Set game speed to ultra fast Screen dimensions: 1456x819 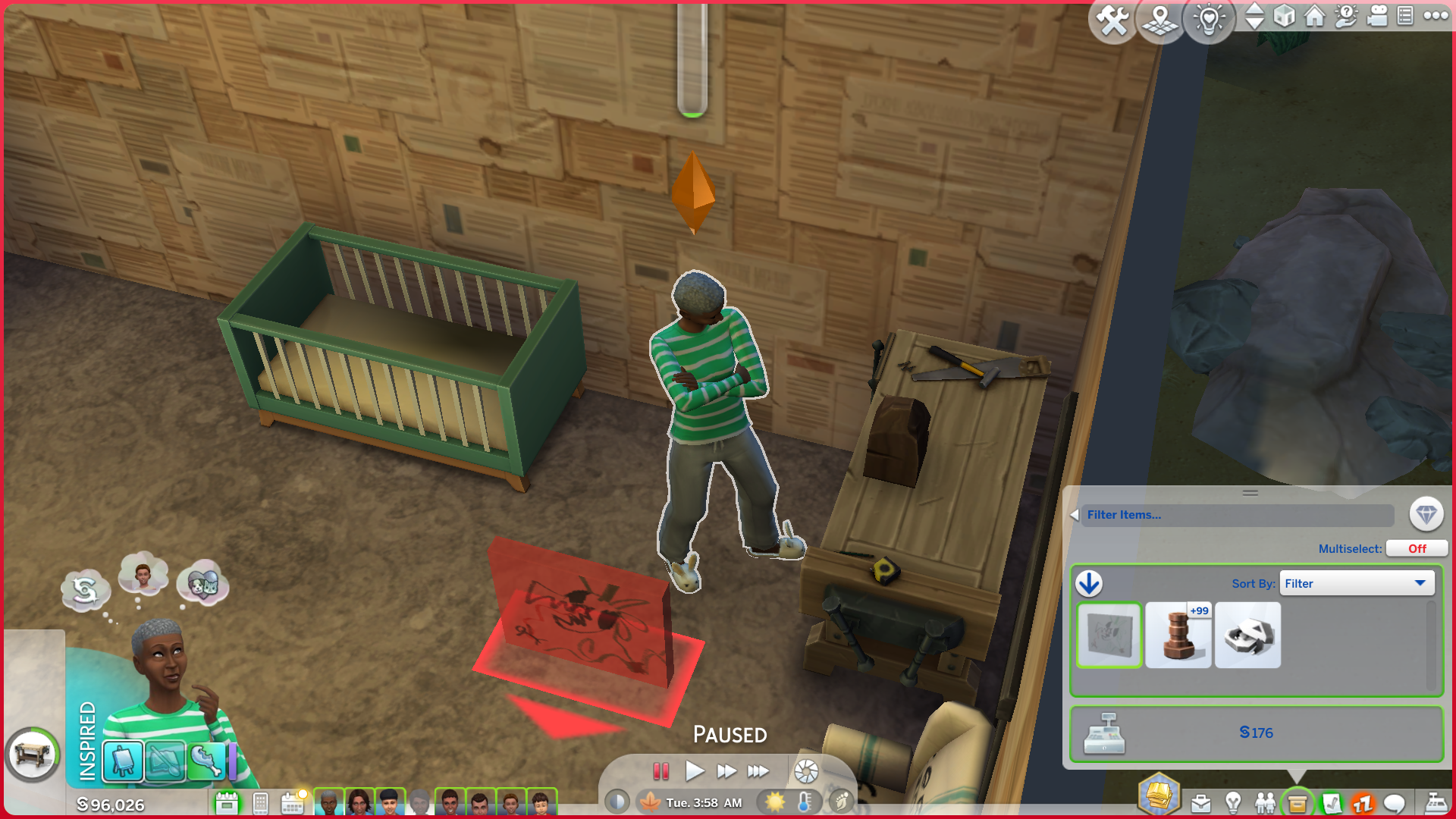(x=758, y=771)
